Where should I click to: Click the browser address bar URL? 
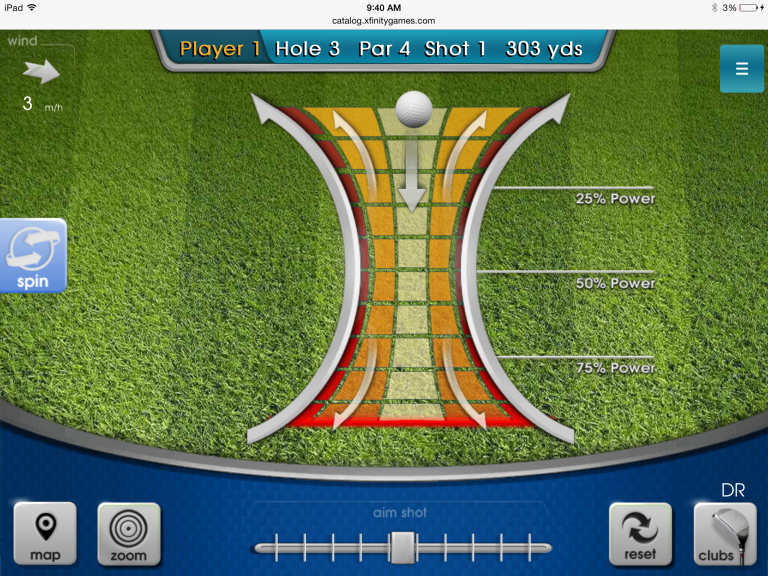[x=384, y=20]
